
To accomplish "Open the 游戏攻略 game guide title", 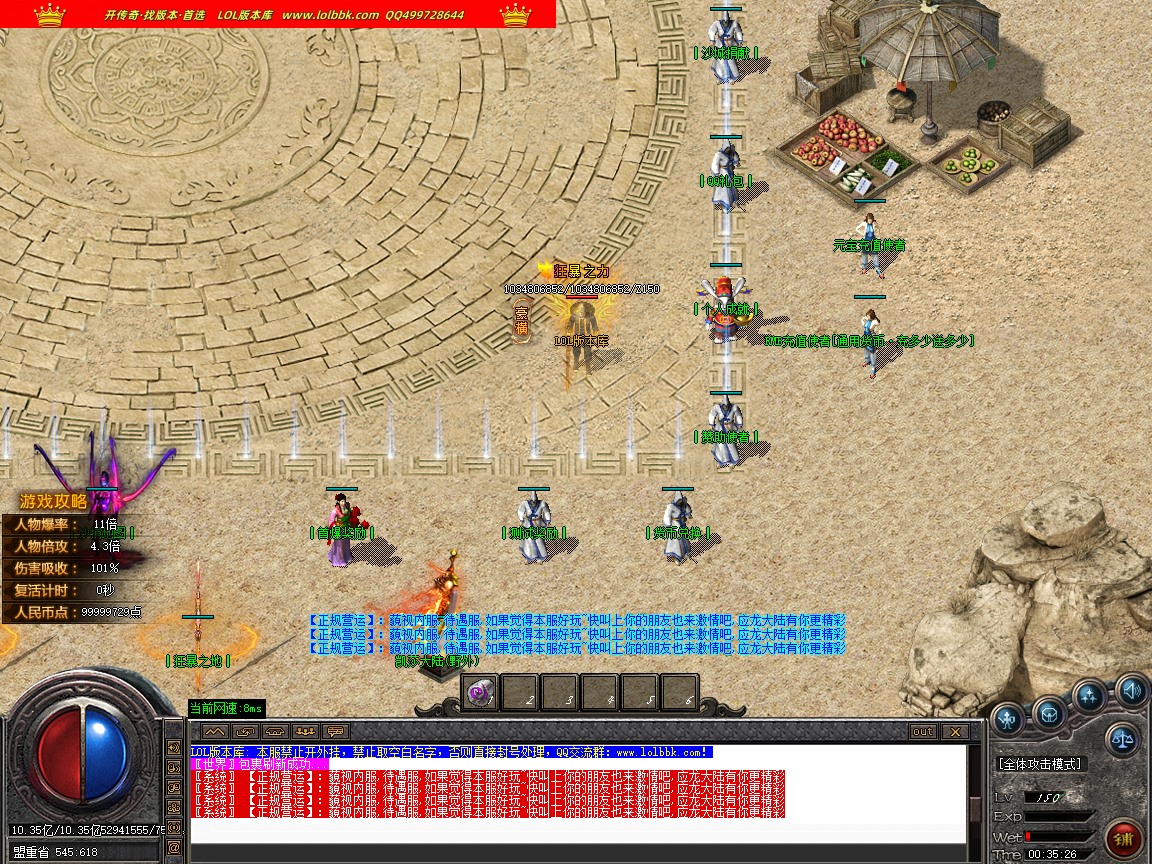I will [x=54, y=502].
